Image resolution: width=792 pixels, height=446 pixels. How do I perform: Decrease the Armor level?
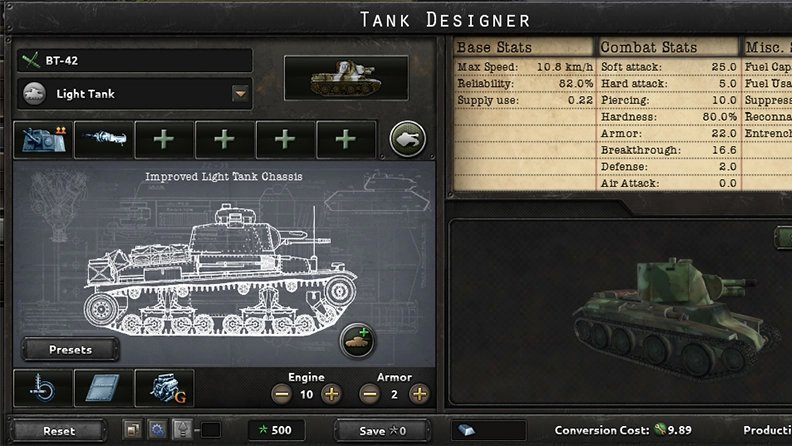[369, 394]
